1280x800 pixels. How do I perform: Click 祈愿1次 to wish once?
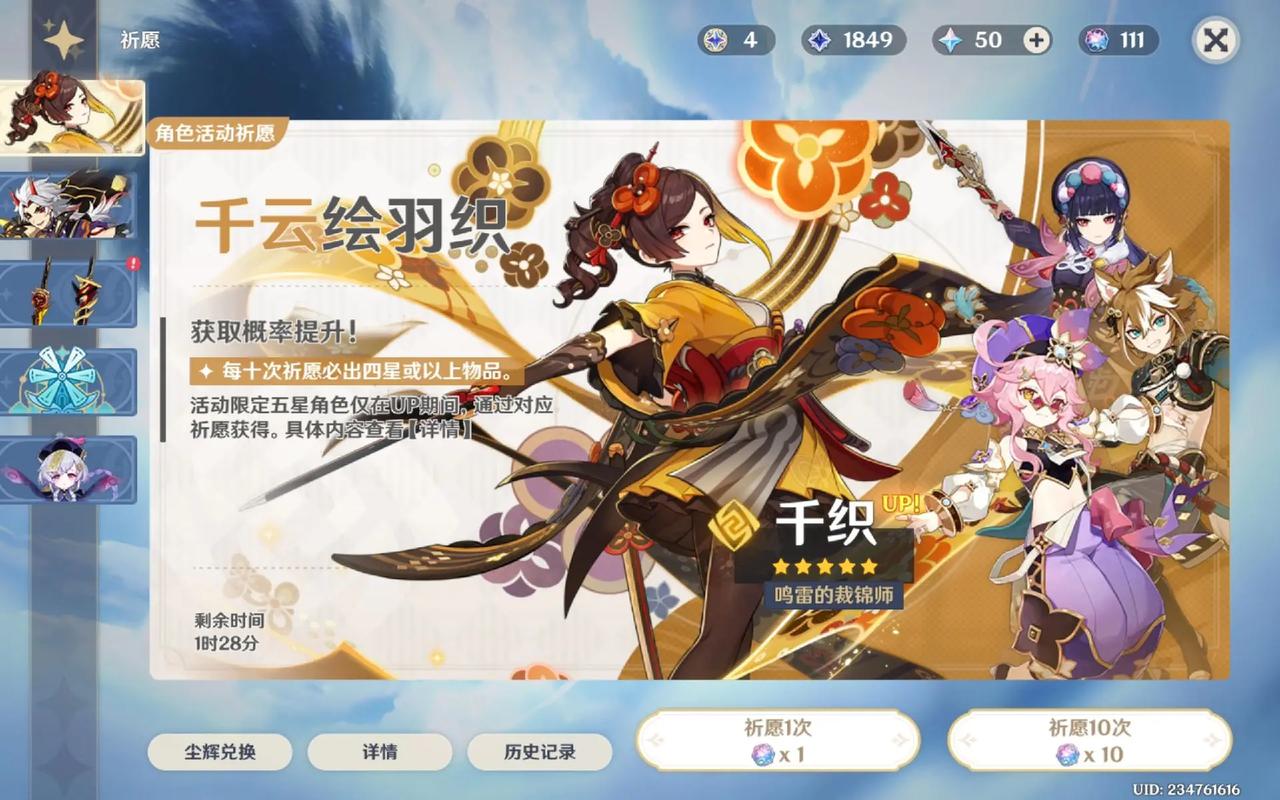[x=777, y=740]
